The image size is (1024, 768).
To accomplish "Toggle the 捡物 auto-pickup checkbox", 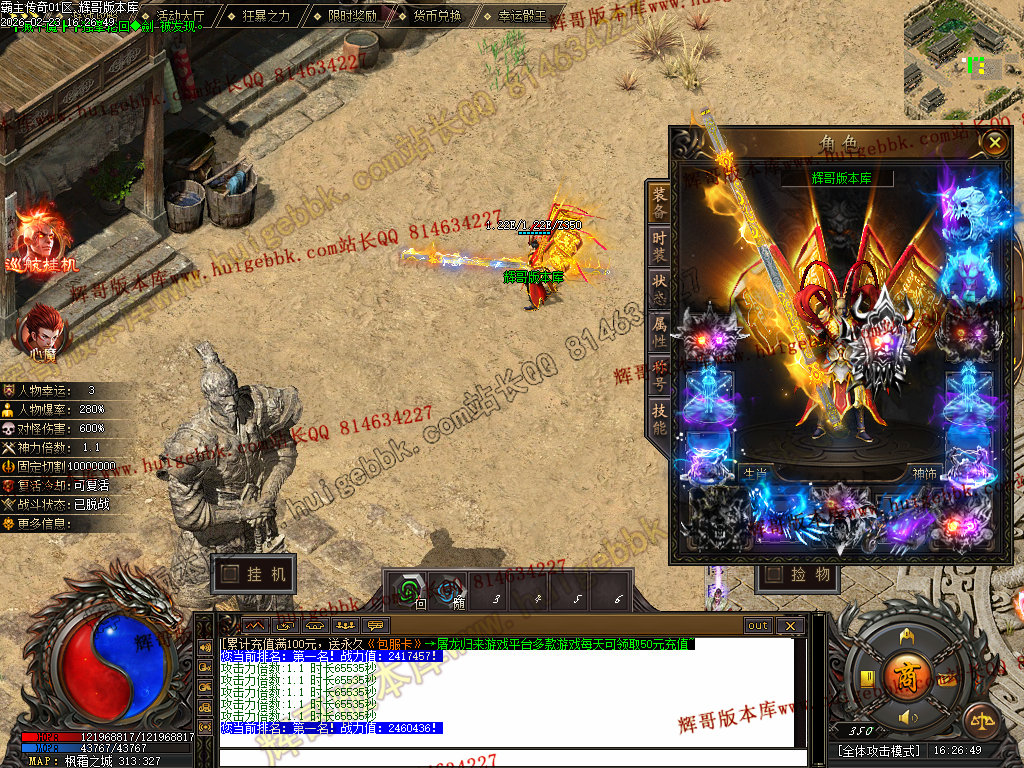I will click(x=771, y=574).
